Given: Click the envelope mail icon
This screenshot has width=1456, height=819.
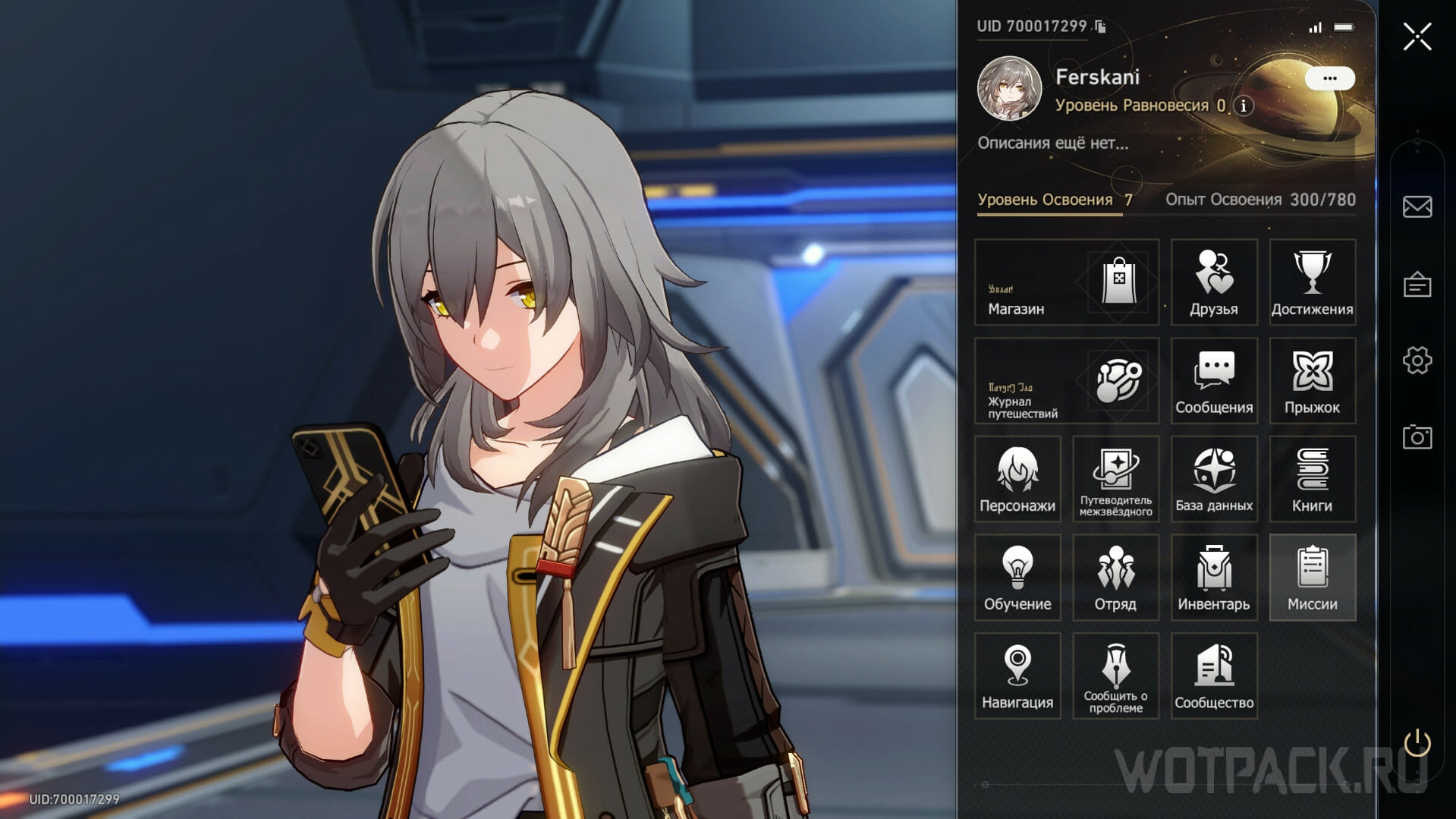Looking at the screenshot, I should click(1417, 206).
